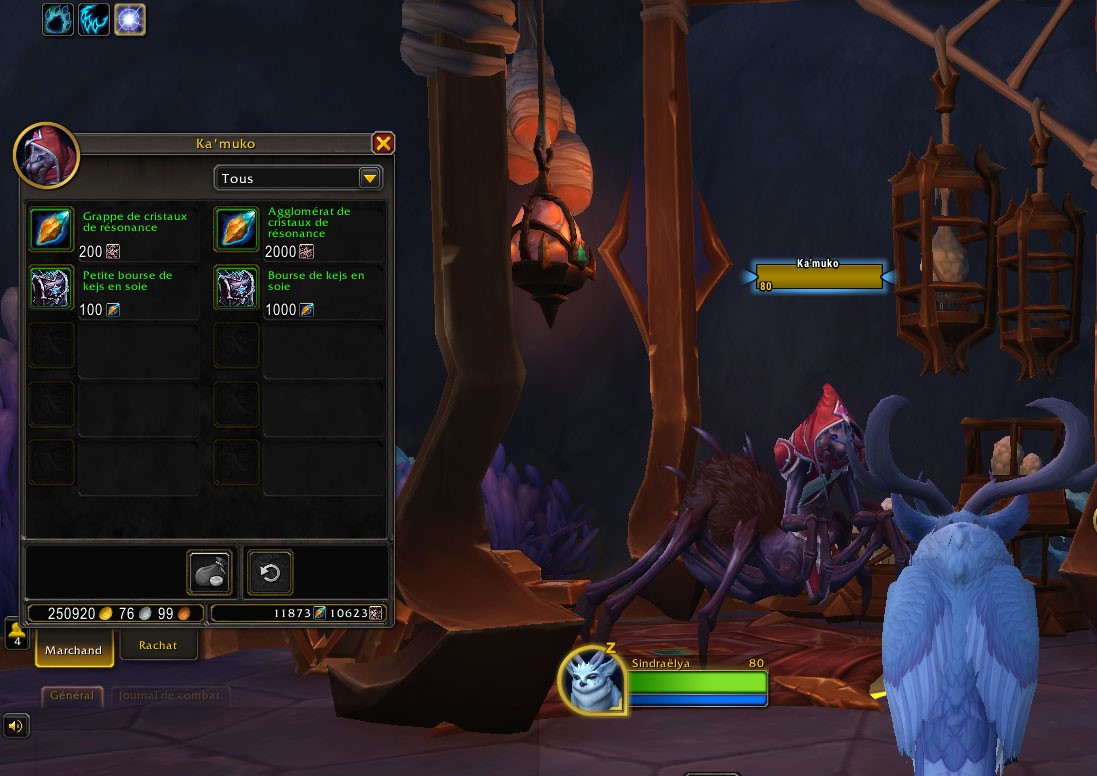Close the Ka'muko merchant window
The height and width of the screenshot is (776, 1097).
click(x=383, y=144)
